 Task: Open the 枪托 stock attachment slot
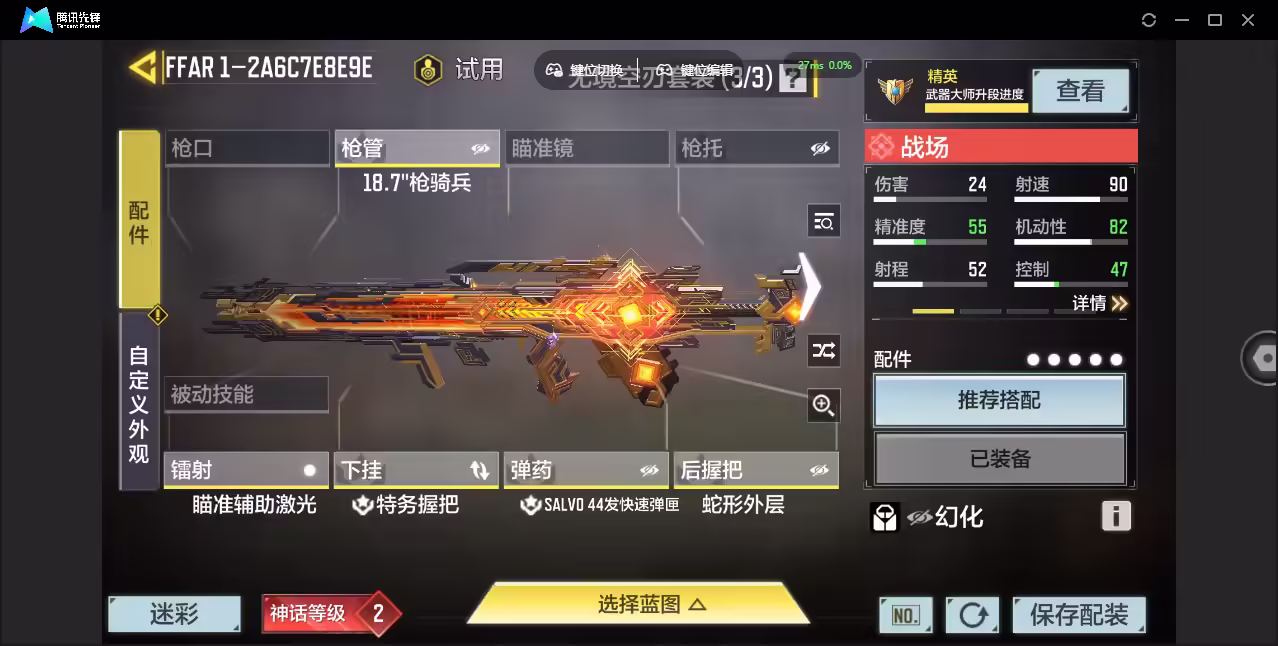[757, 148]
